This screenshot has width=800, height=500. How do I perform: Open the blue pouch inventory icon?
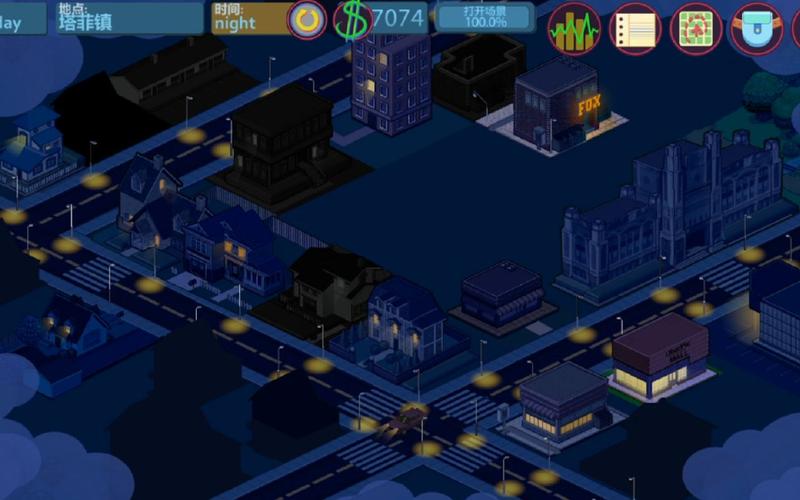click(756, 28)
